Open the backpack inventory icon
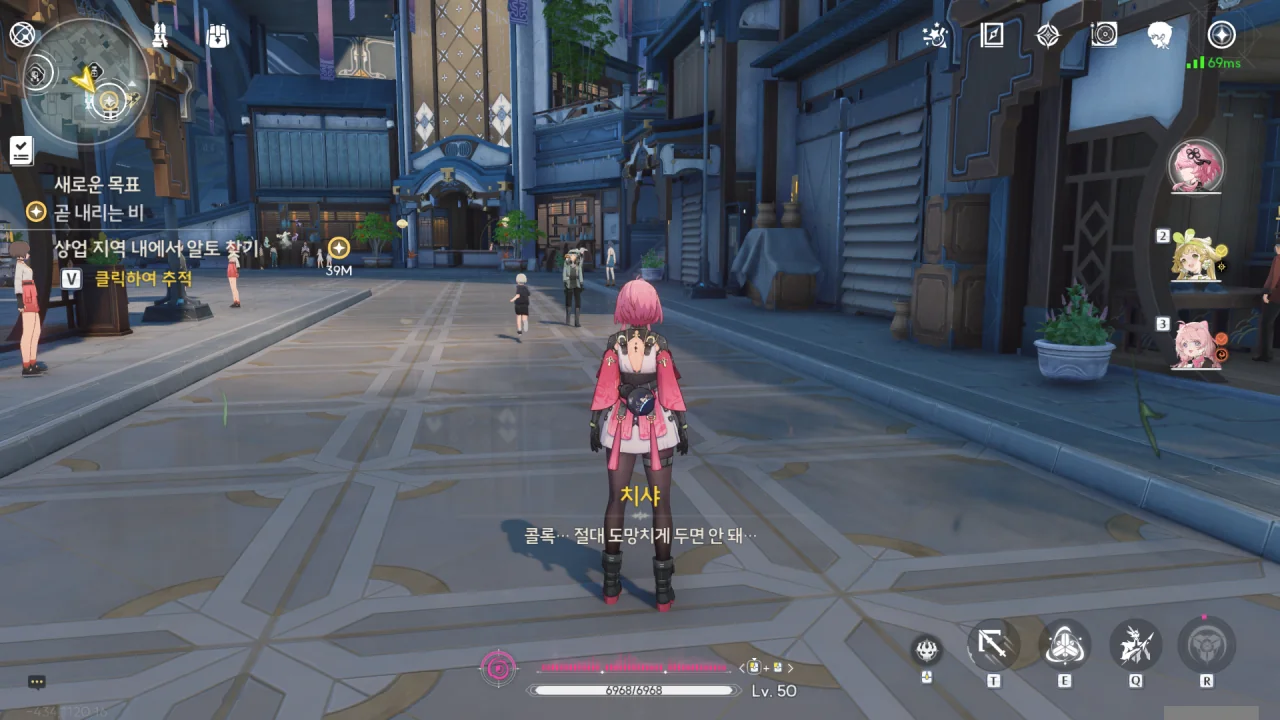This screenshot has width=1280, height=720. coord(217,36)
